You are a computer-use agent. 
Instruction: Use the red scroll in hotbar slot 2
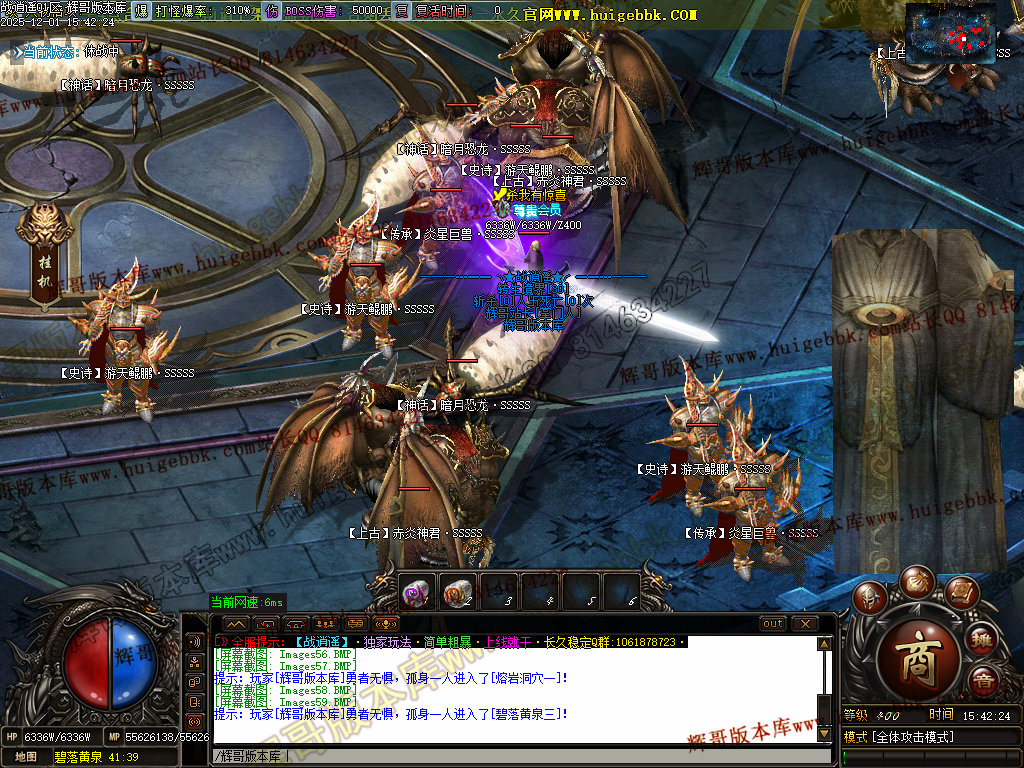pos(459,593)
